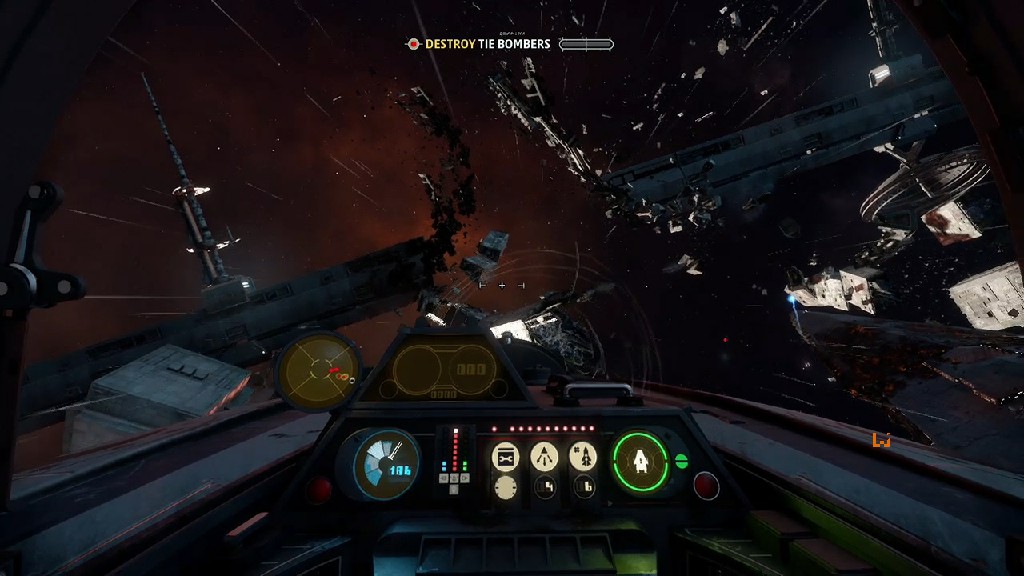
Task: Activate the repair kit wrench icon
Action: (506, 457)
